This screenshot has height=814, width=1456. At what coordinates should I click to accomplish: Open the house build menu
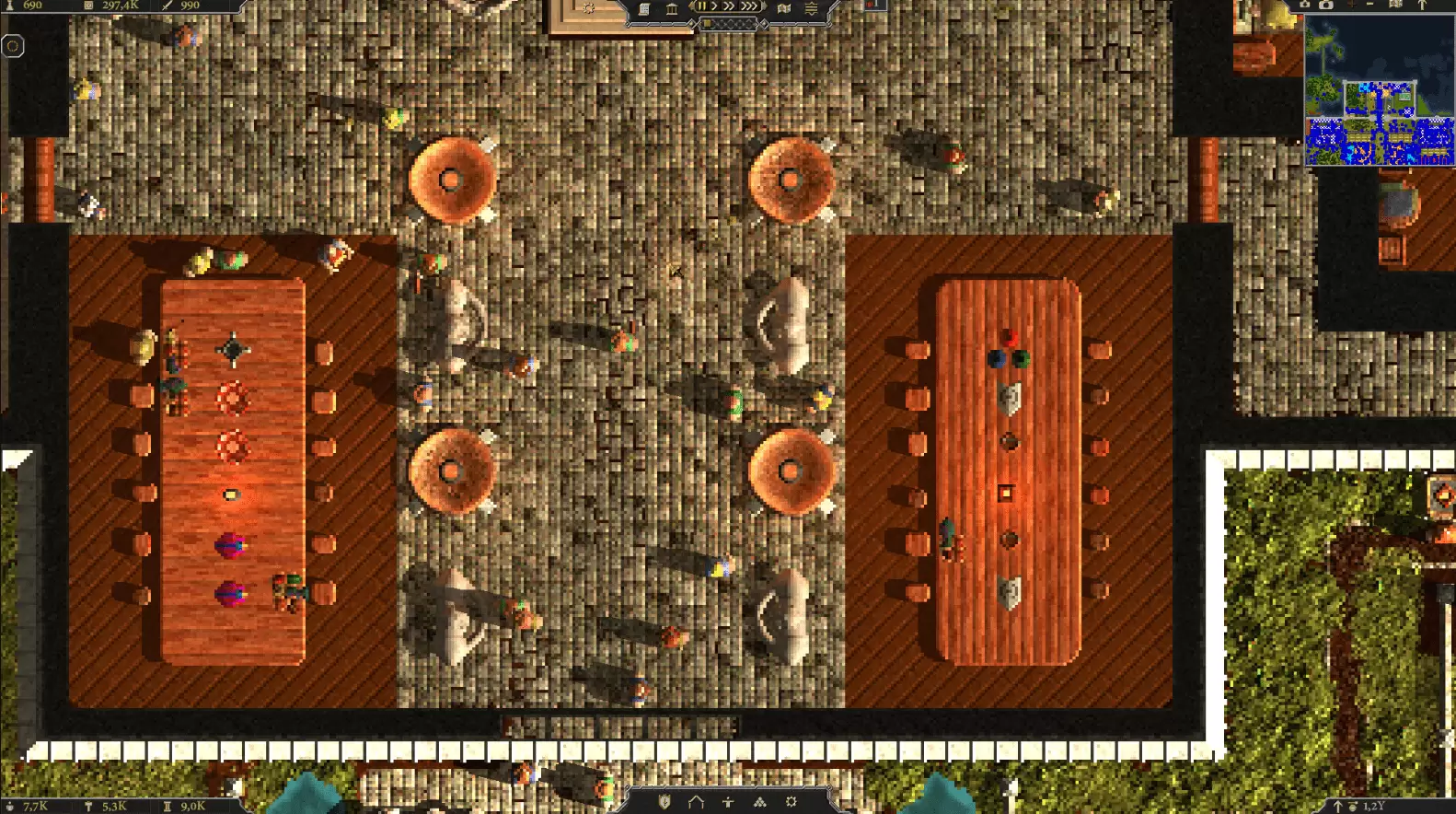pos(696,802)
